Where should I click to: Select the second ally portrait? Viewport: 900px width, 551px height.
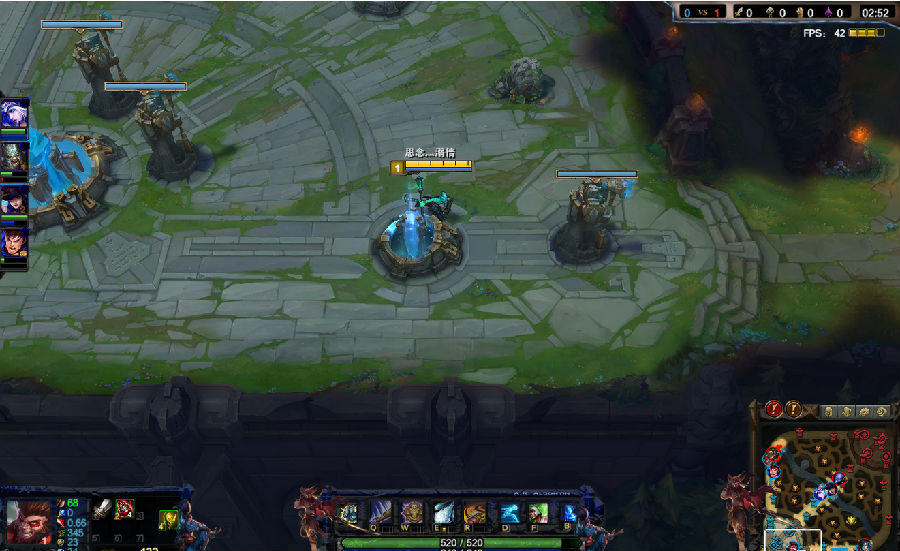(x=14, y=156)
